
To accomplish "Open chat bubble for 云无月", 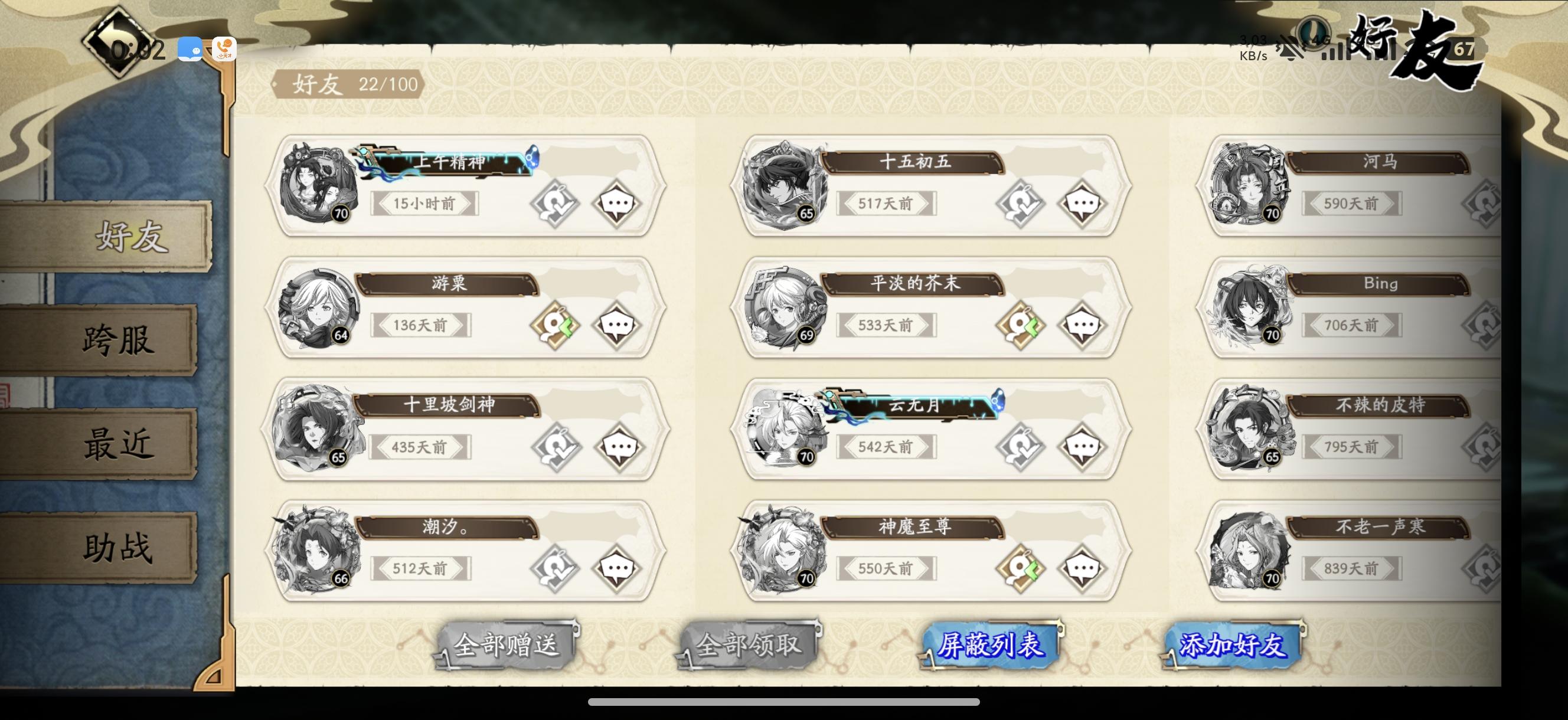I will 1082,446.
